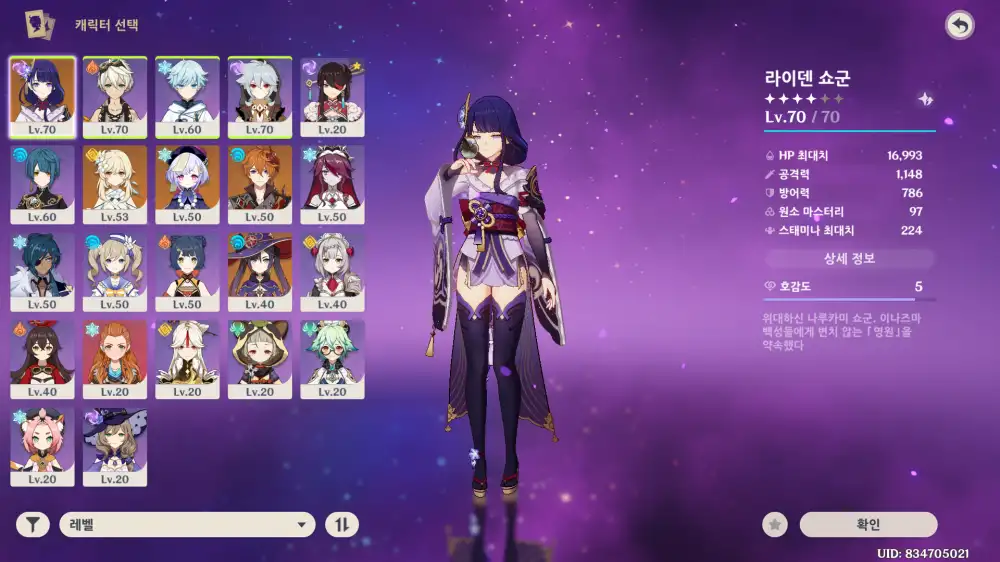Select Sucrose with green hair and glasses
Screen dimensions: 1000x562
(332, 358)
